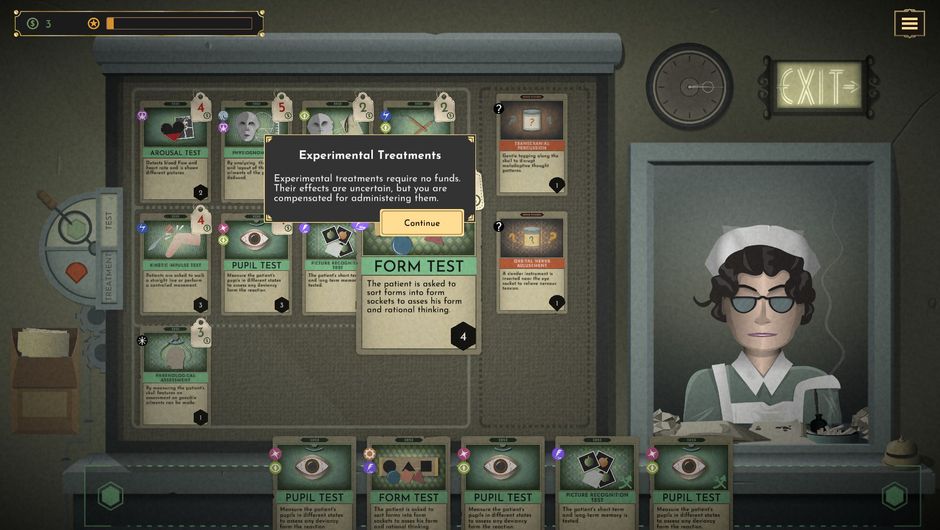This screenshot has height=530, width=940.
Task: Select the Arousal Test card
Action: tap(175, 150)
